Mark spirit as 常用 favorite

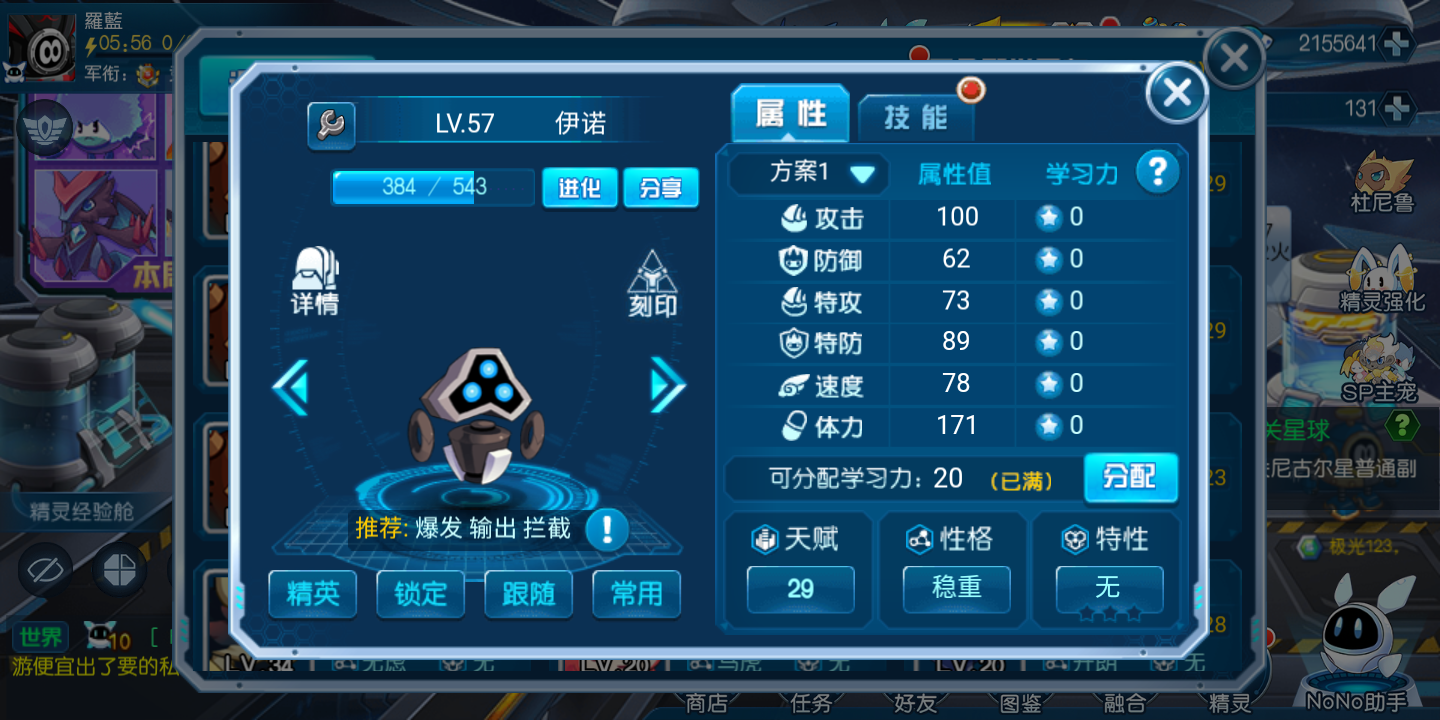click(636, 594)
